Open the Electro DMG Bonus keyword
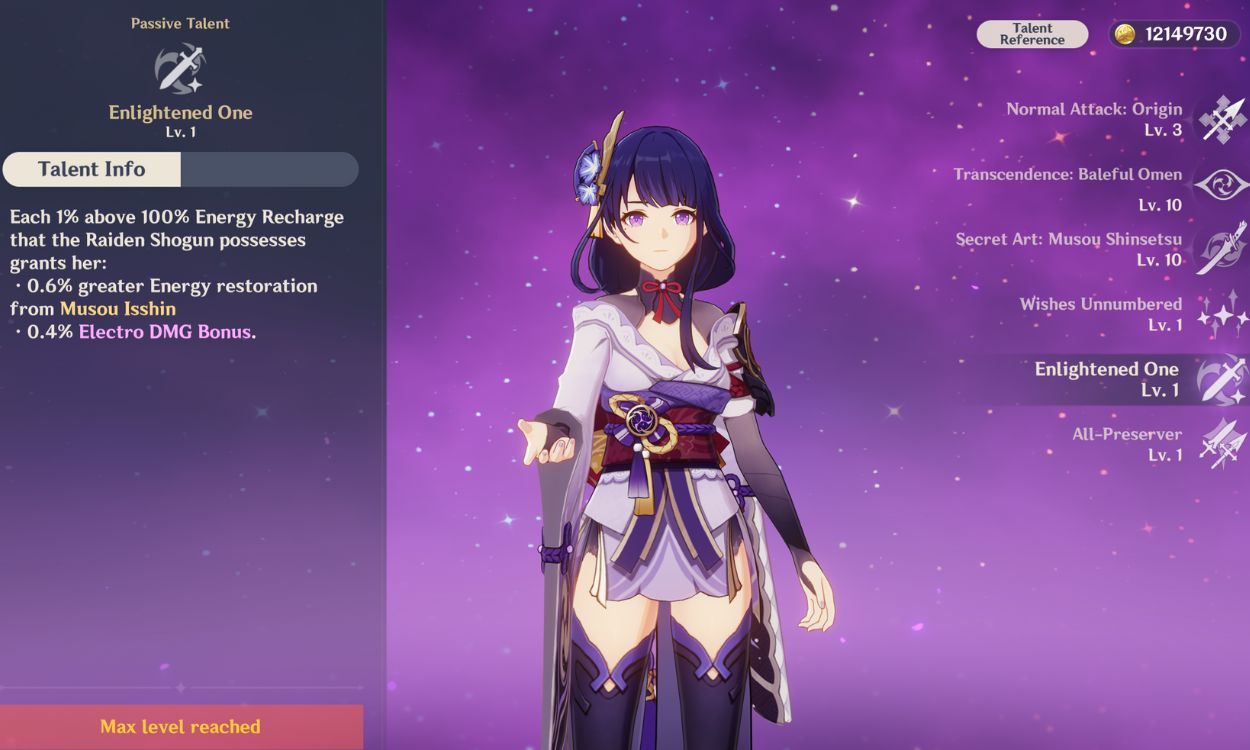Viewport: 1250px width, 750px height. point(165,332)
